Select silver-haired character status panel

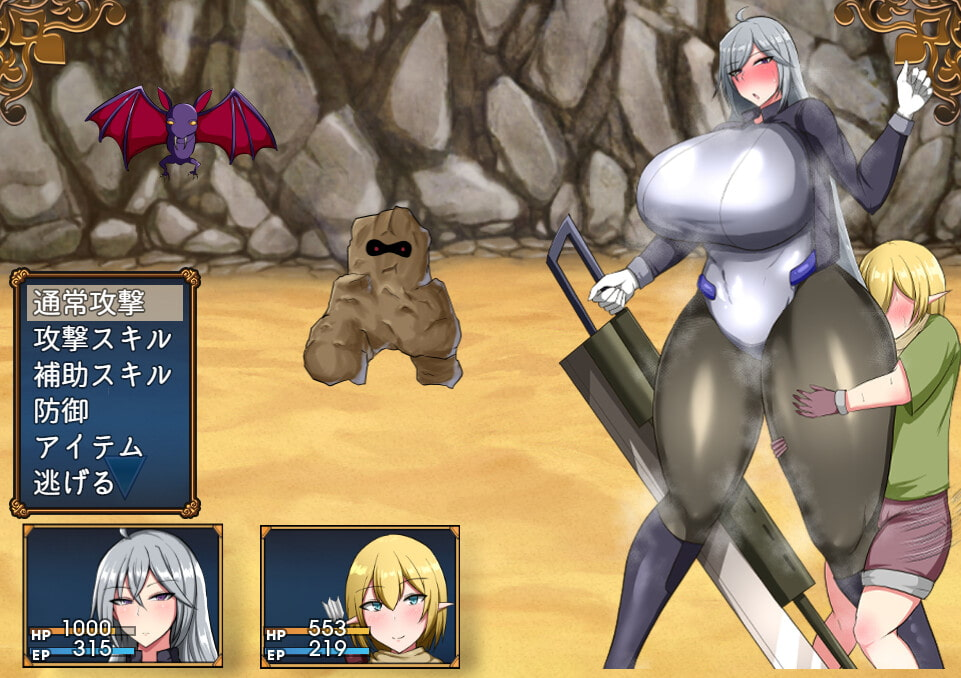[123, 595]
